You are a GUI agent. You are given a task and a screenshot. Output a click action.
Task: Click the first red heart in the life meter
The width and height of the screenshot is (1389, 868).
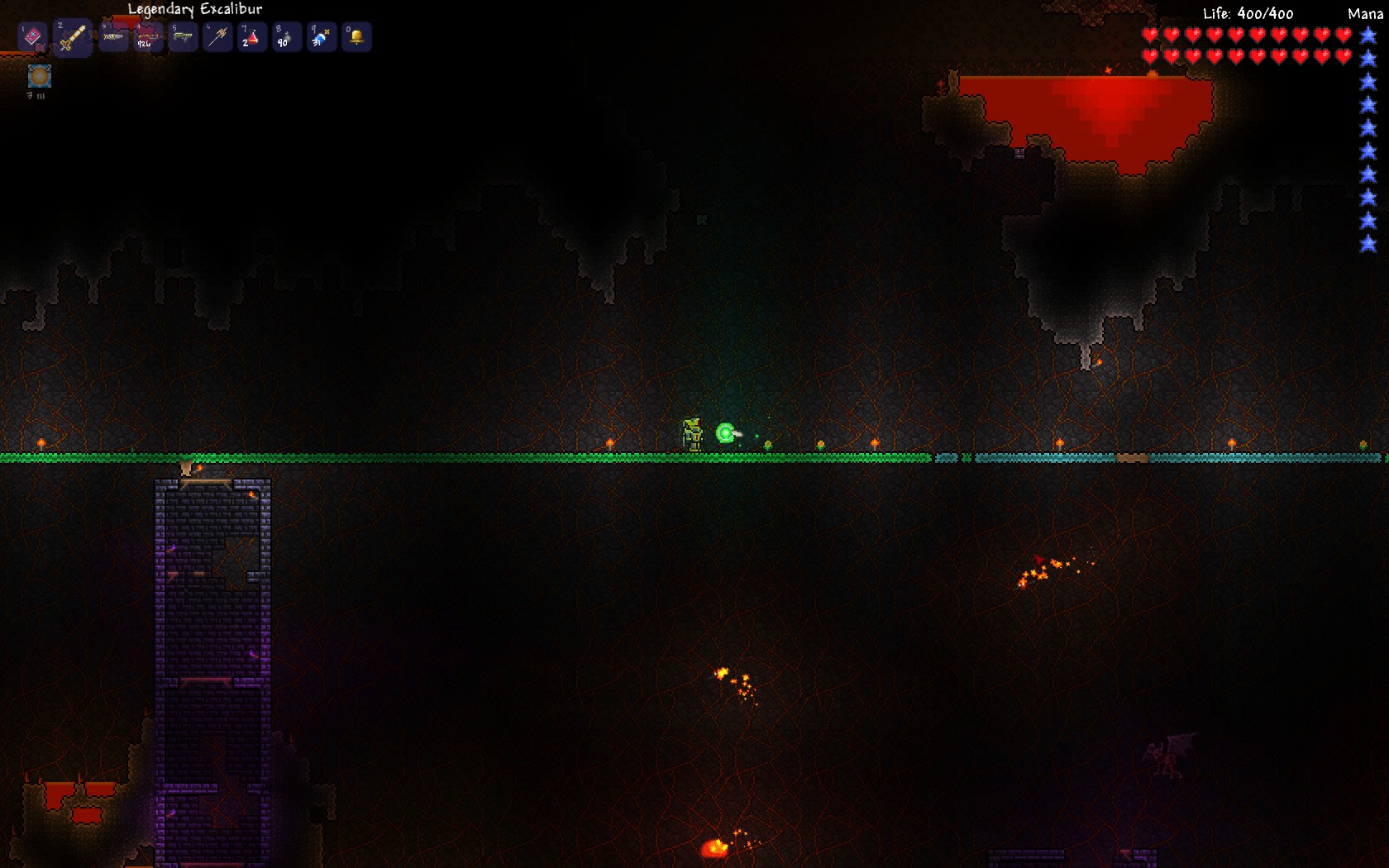1151,35
